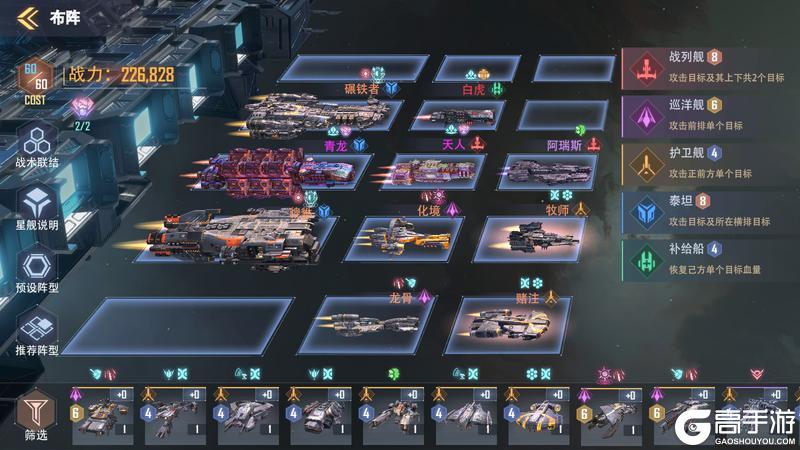800x450 pixels.
Task: Open the 星舰说明 ship guide
Action: (37, 207)
